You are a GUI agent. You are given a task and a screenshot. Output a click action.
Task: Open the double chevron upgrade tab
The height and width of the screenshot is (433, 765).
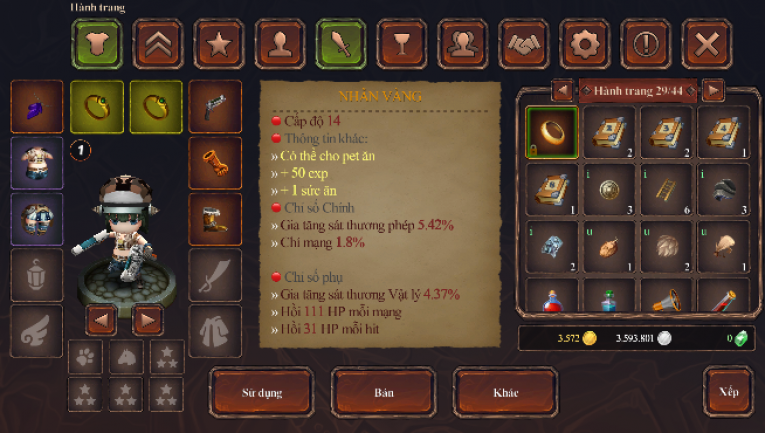click(x=158, y=43)
